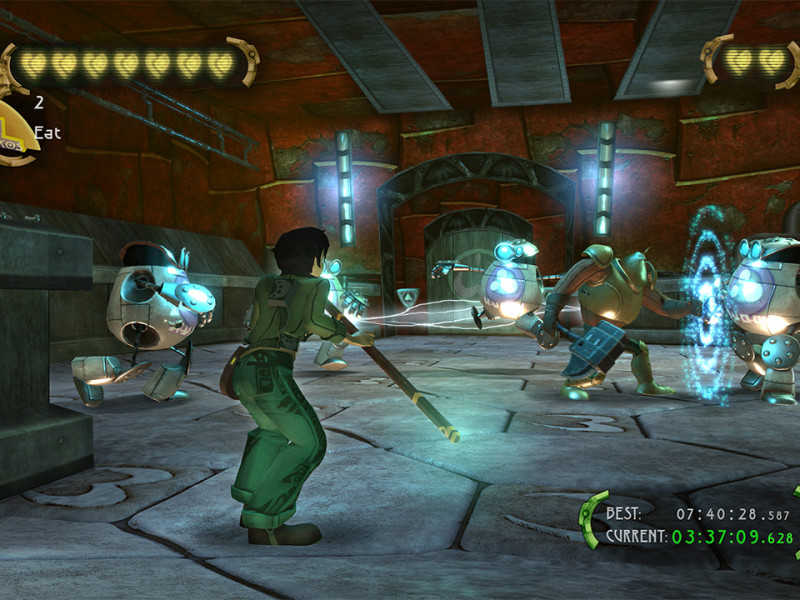Choose the Eat action label
The height and width of the screenshot is (600, 800).
(47, 132)
